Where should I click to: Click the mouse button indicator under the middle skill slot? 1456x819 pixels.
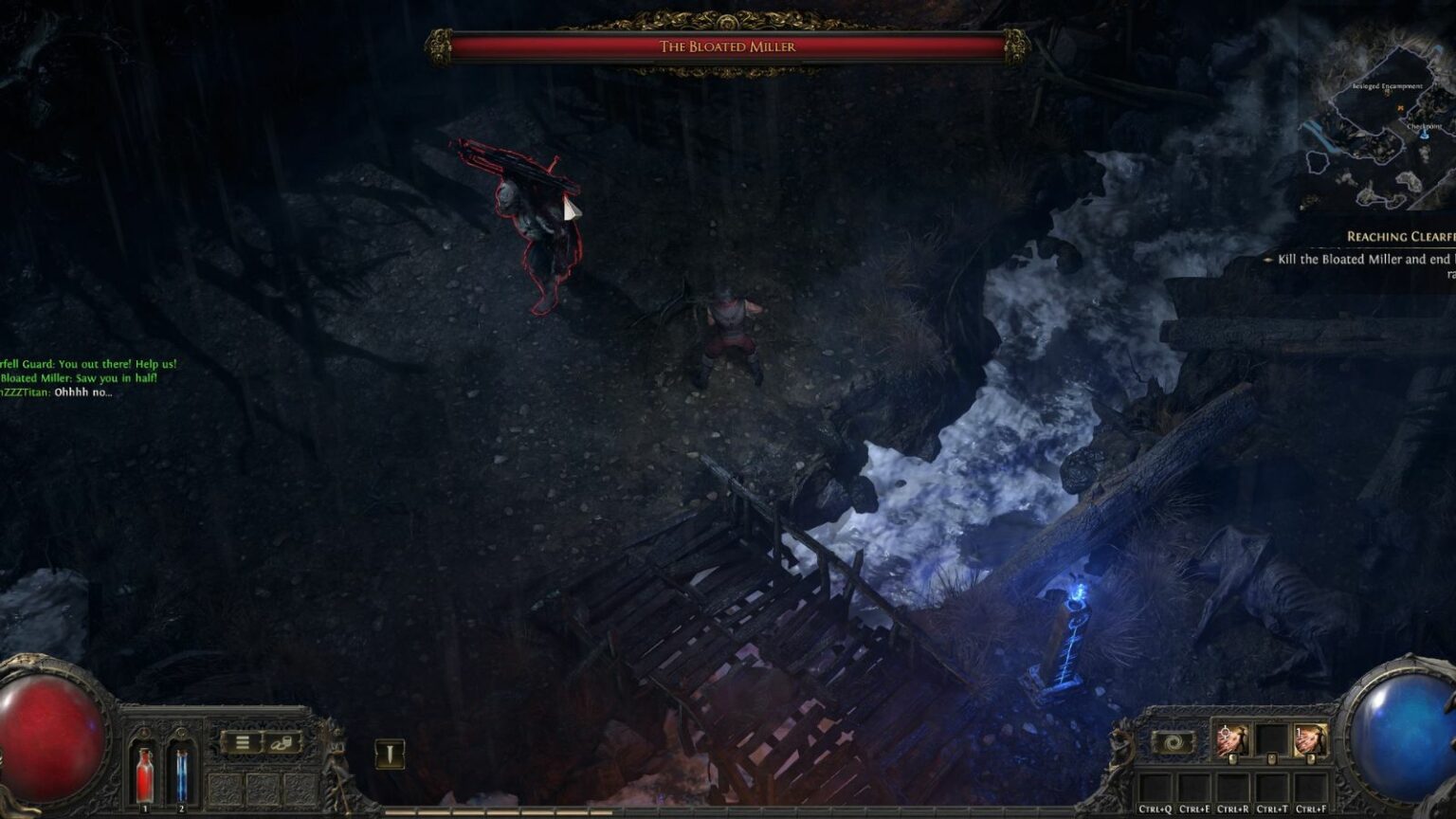coord(1272,758)
